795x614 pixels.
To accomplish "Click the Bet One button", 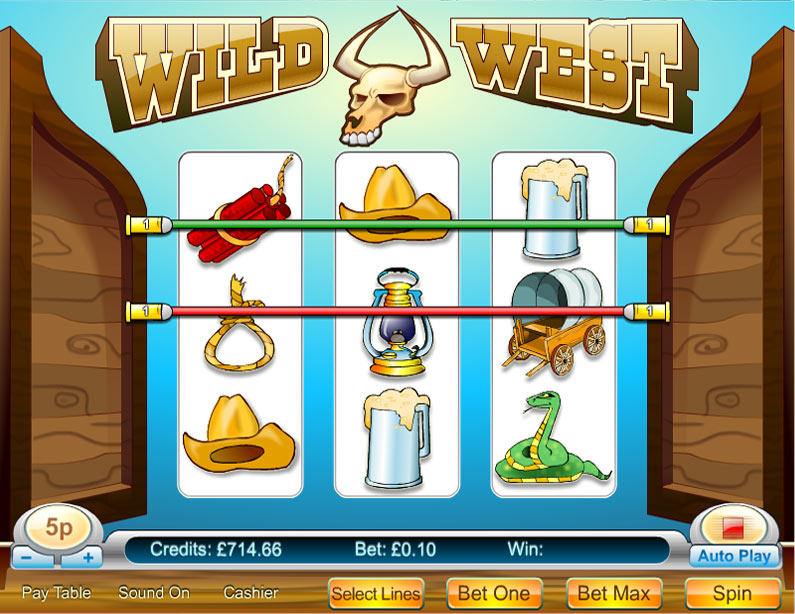I will point(494,593).
